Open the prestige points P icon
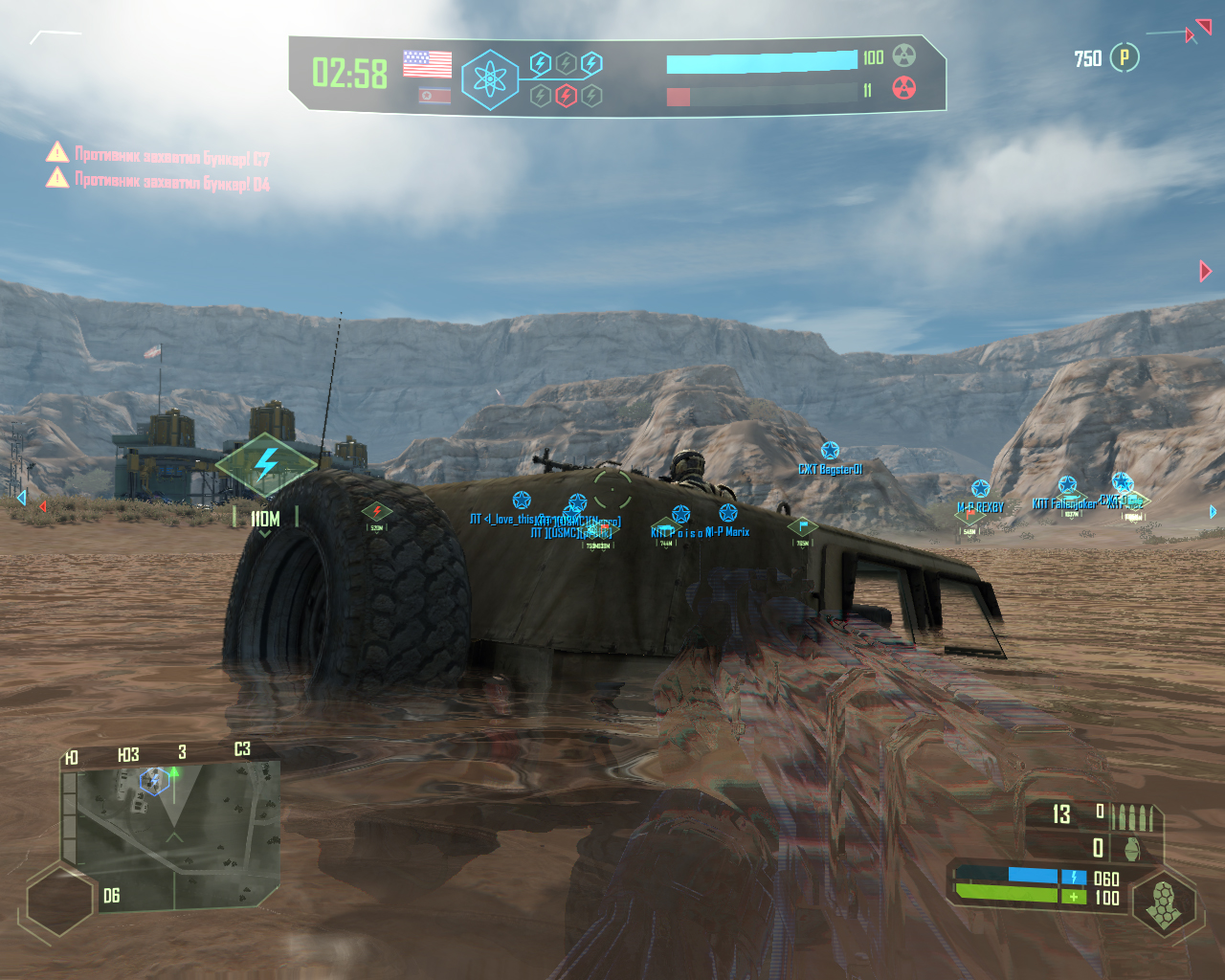The height and width of the screenshot is (980, 1225). [x=1125, y=58]
